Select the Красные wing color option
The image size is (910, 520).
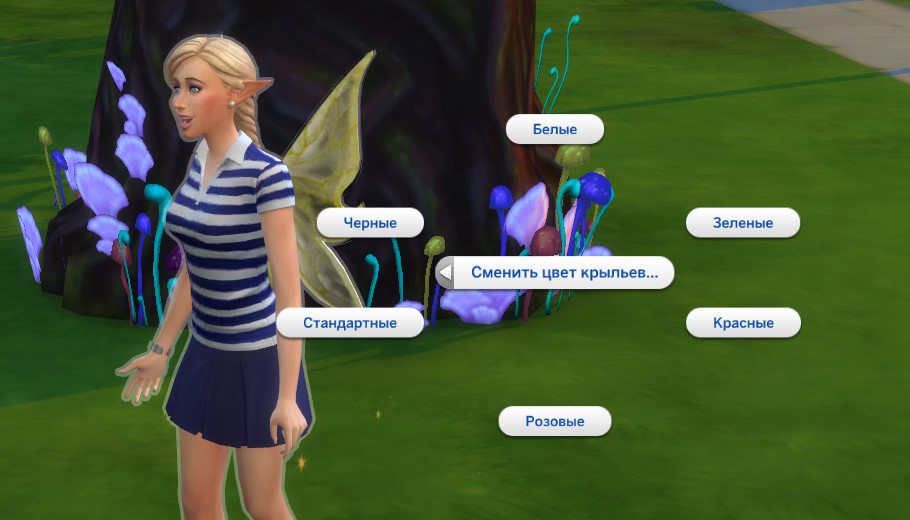[x=743, y=323]
